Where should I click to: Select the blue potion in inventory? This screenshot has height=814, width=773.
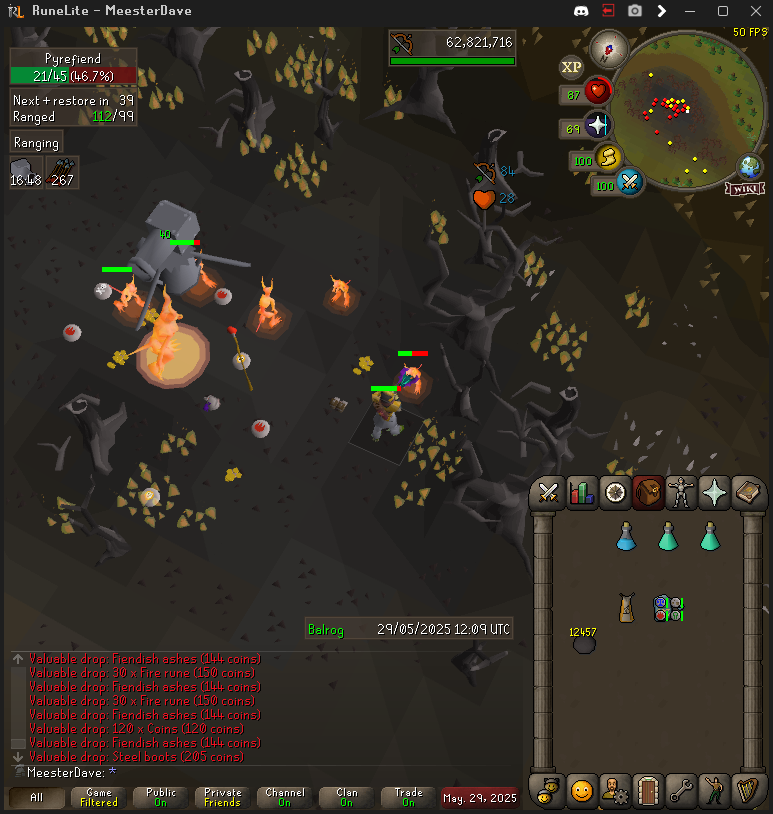[626, 536]
